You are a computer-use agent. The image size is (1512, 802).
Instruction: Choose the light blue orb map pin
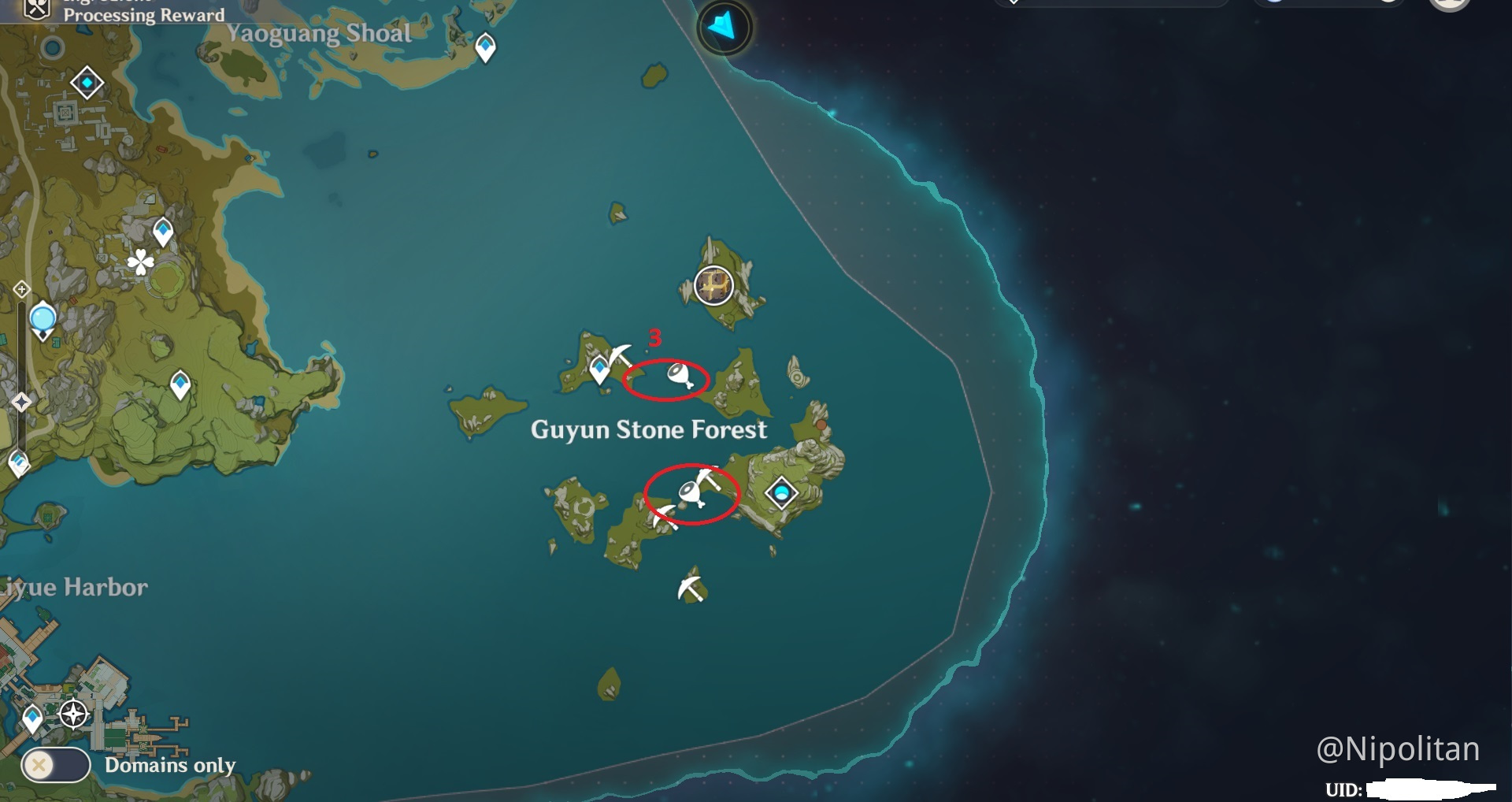point(43,320)
